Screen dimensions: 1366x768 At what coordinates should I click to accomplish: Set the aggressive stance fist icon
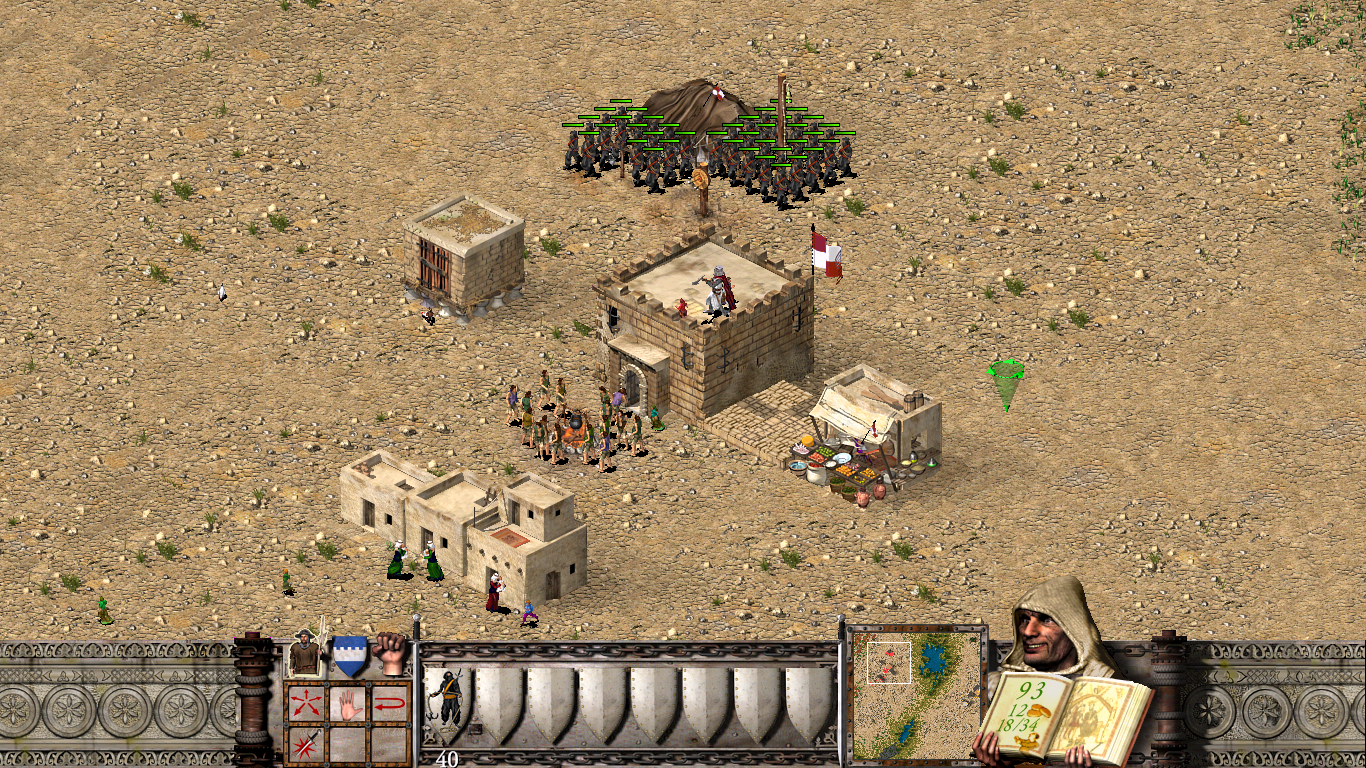[391, 653]
